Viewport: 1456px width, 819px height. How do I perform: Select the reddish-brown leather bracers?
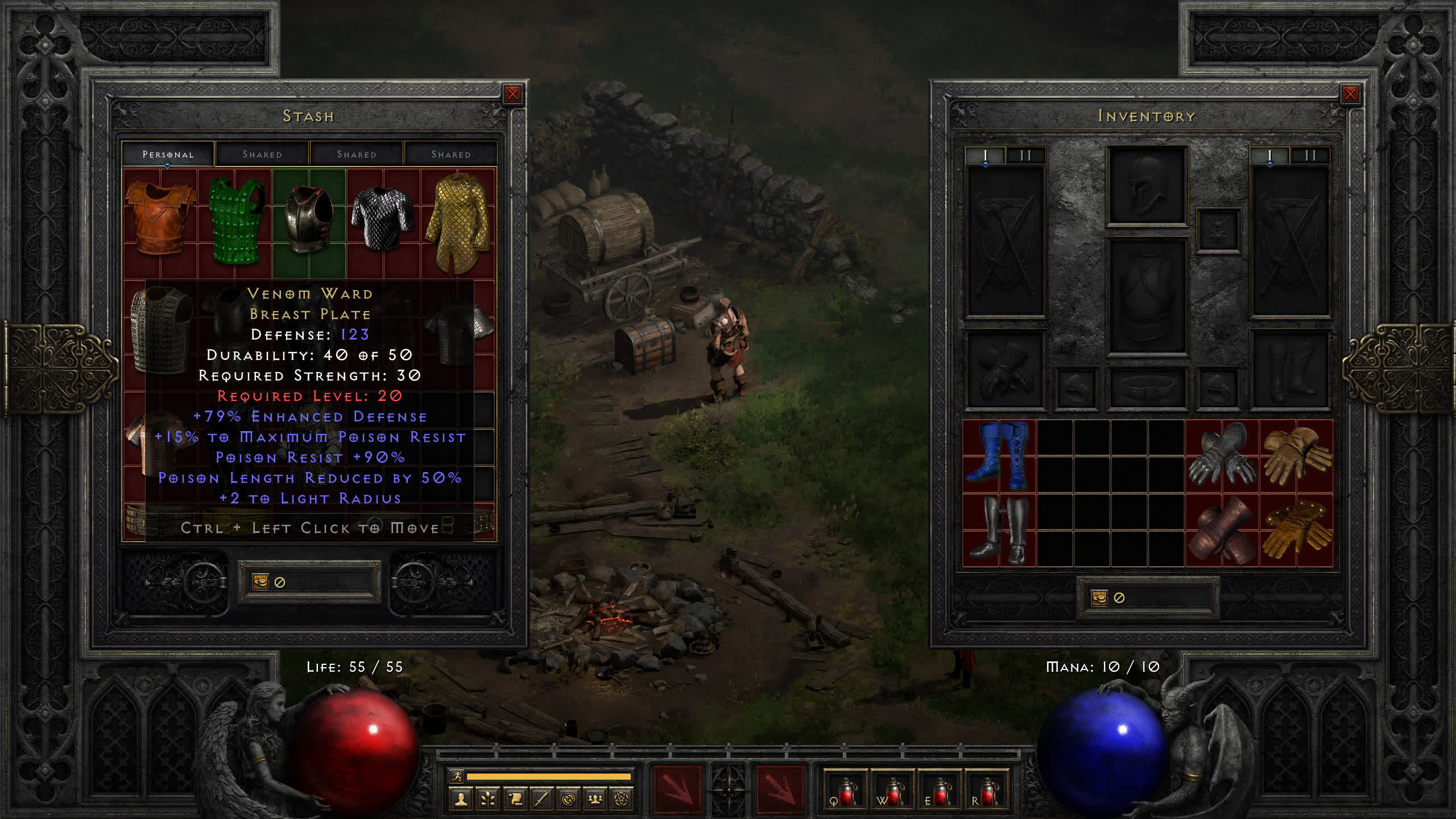point(1221,530)
